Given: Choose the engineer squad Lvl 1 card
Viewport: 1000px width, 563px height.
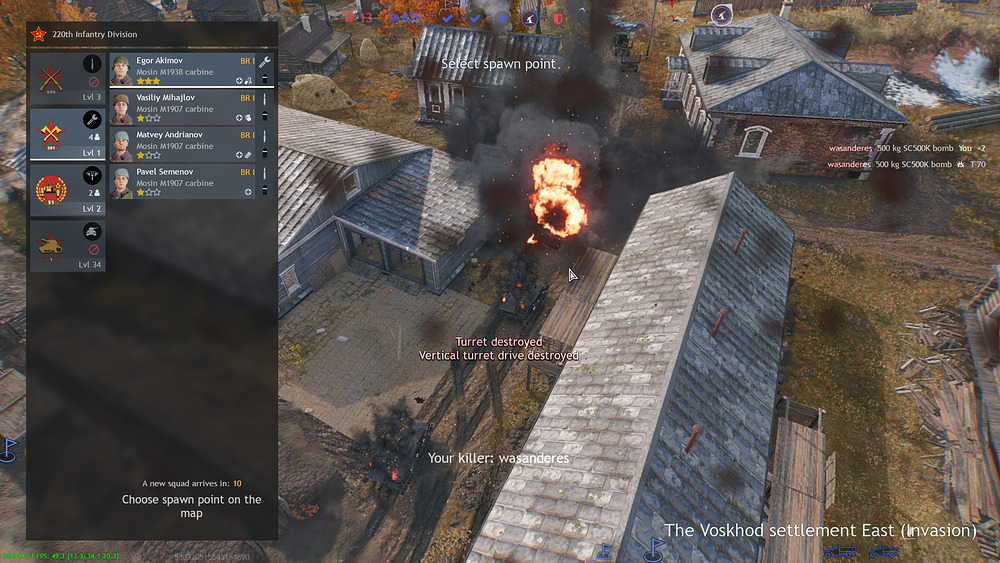Looking at the screenshot, I should [x=67, y=133].
